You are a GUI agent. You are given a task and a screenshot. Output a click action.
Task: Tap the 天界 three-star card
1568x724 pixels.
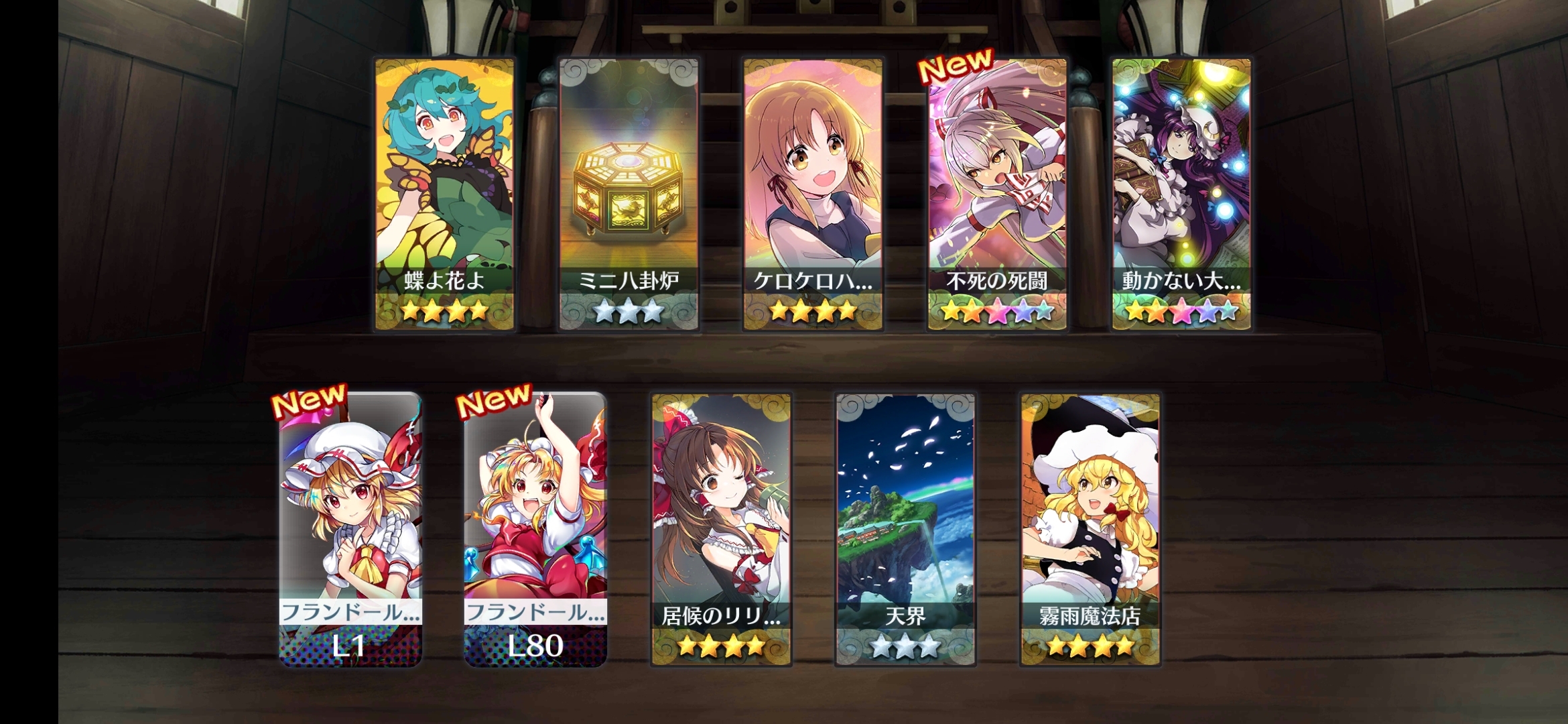[x=905, y=530]
